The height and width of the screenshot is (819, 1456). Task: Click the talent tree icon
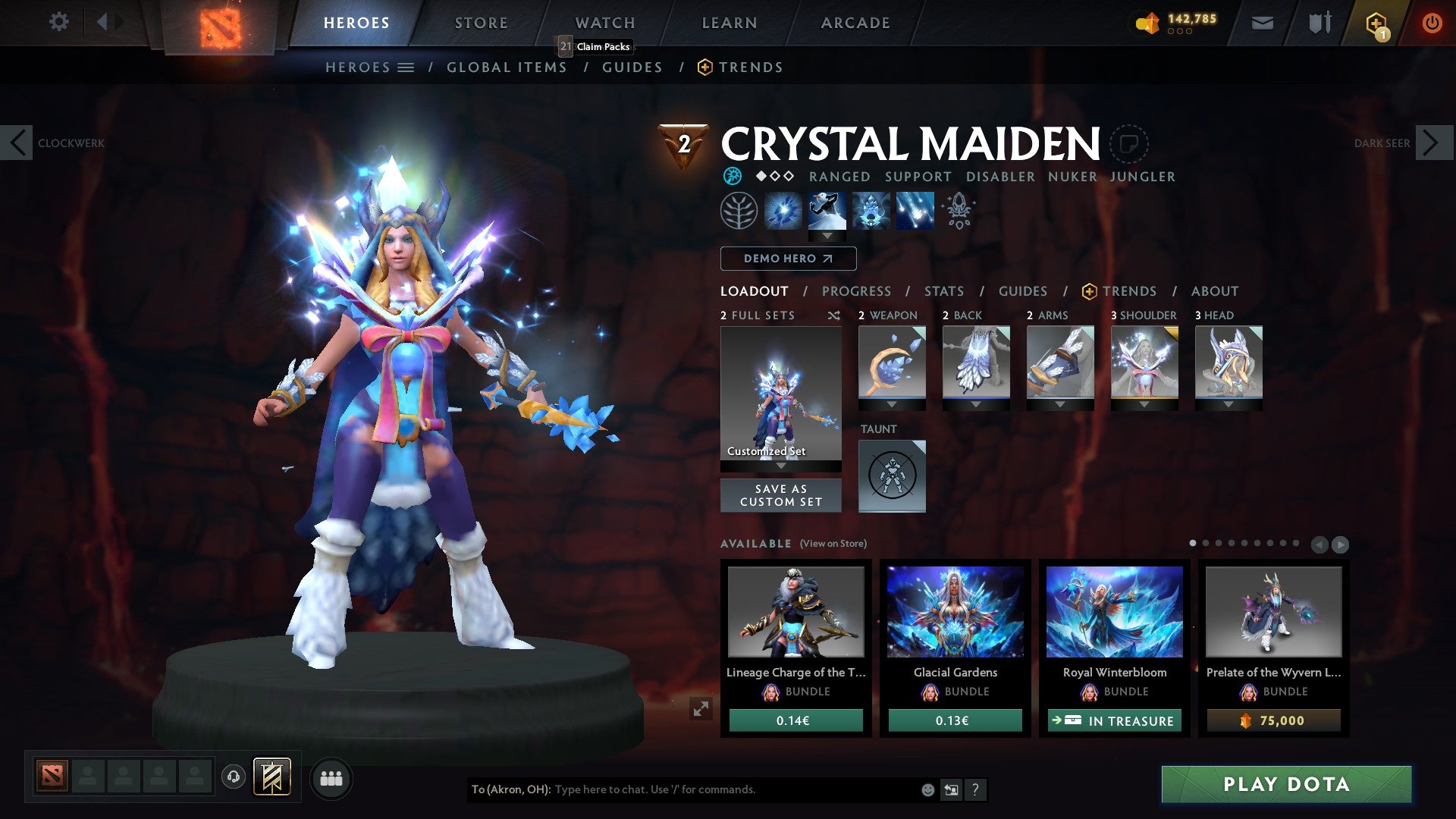(739, 210)
